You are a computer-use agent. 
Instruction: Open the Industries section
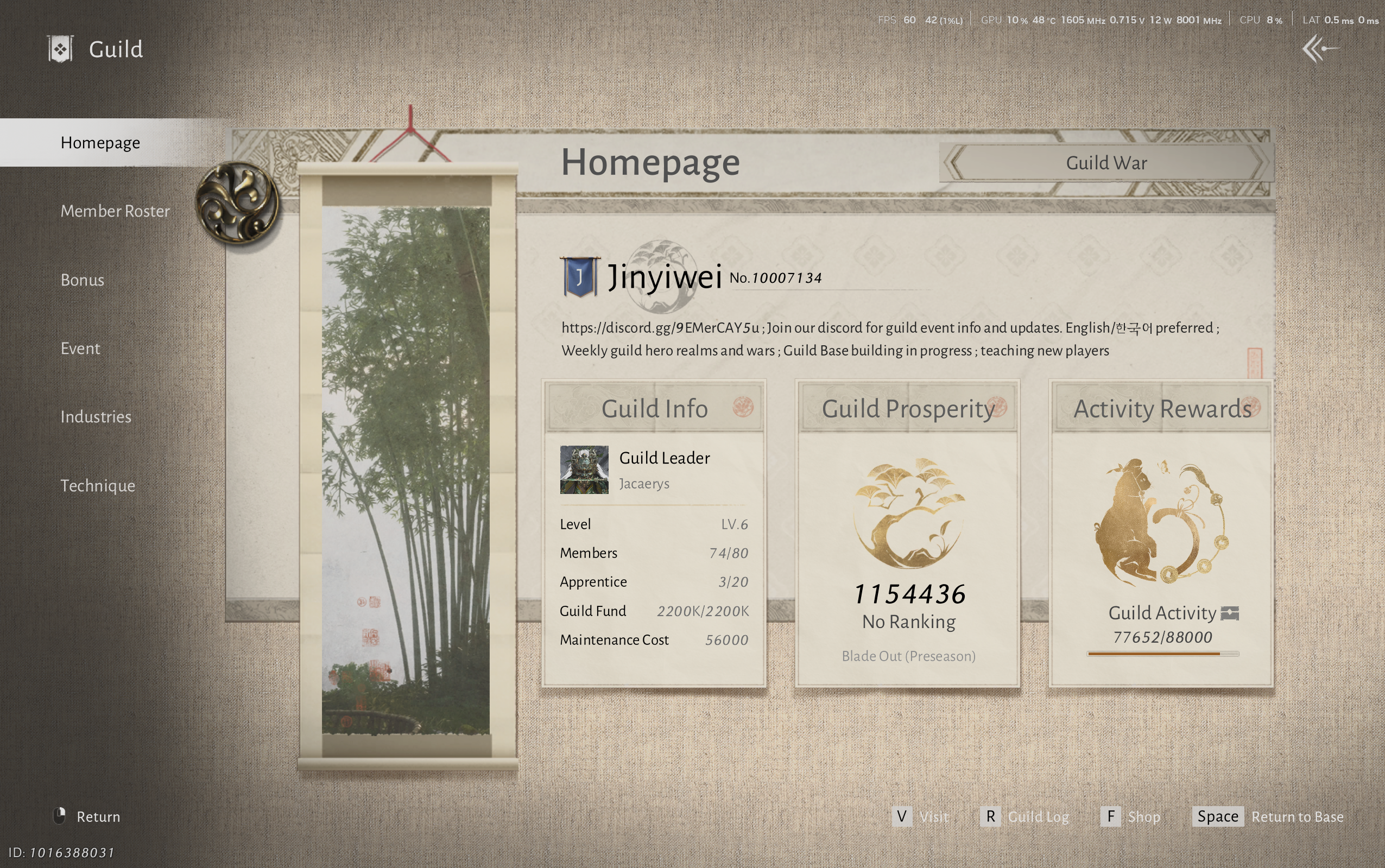[96, 417]
